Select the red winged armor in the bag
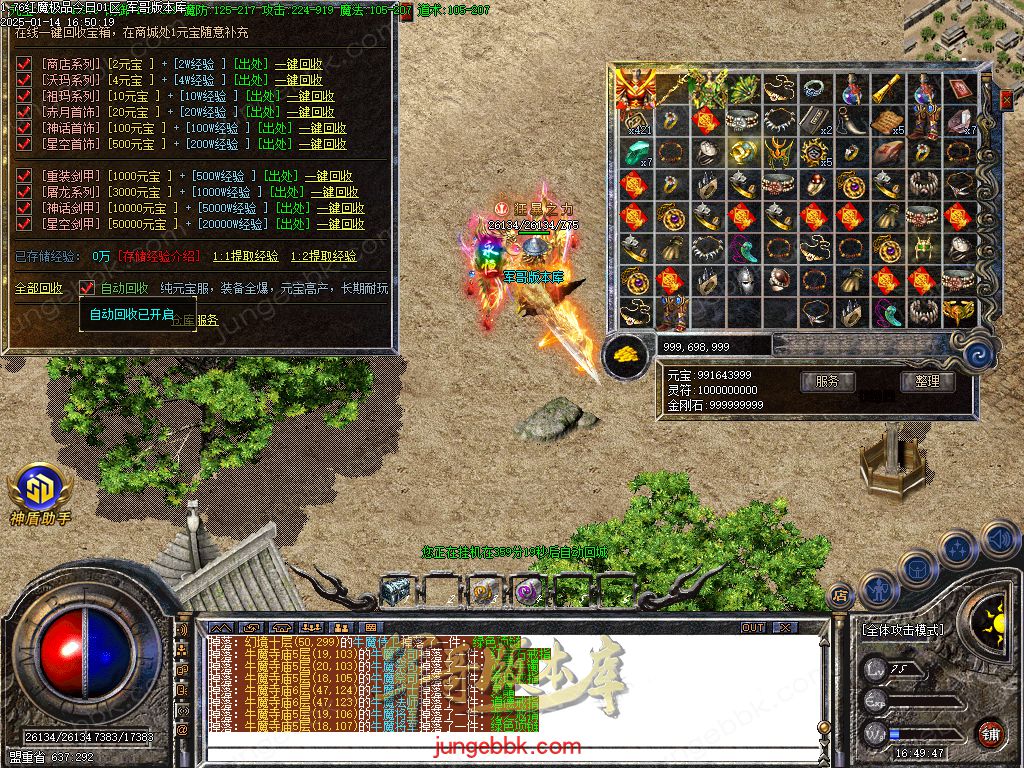The image size is (1024, 768). [634, 90]
